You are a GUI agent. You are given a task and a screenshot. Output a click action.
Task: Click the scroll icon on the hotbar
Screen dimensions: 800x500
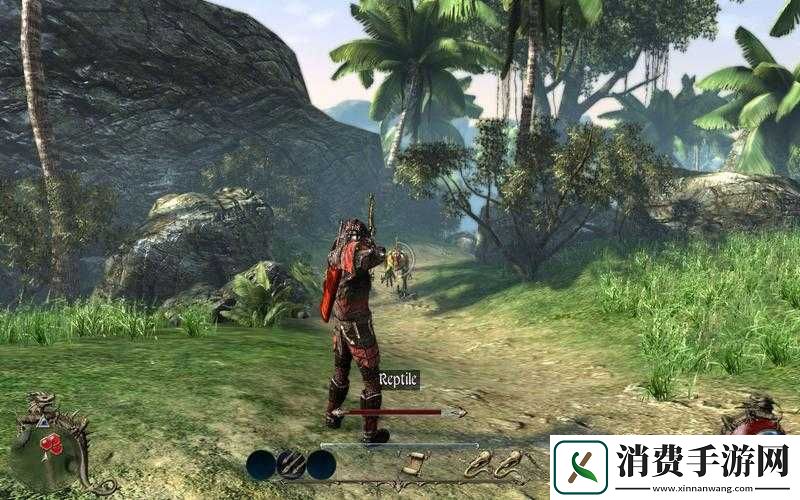point(413,464)
